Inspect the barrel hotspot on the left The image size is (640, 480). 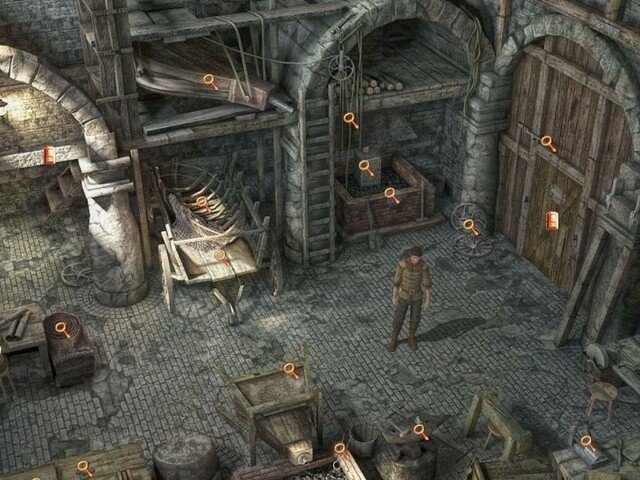[62, 328]
